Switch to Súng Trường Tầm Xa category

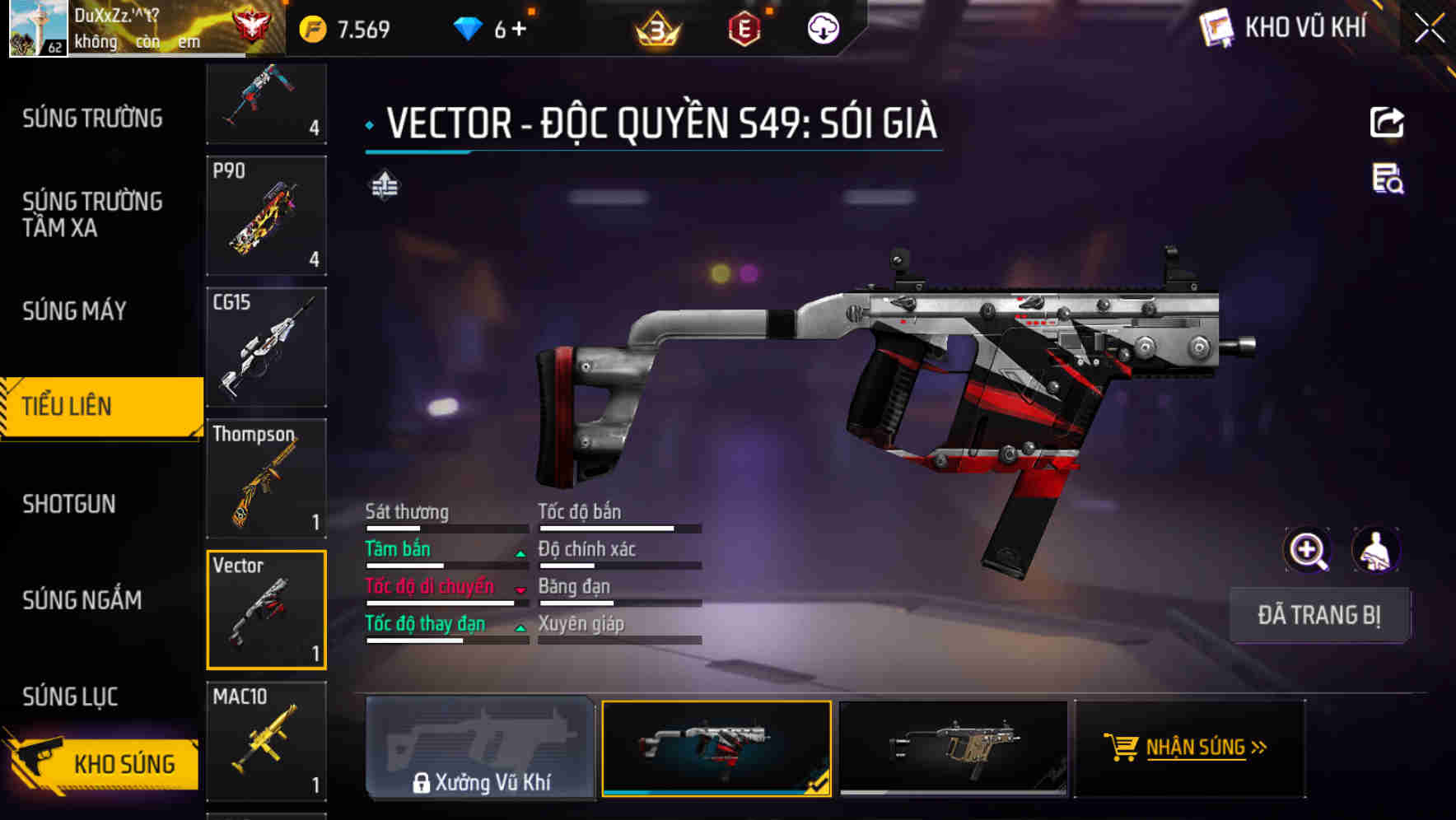[x=92, y=214]
